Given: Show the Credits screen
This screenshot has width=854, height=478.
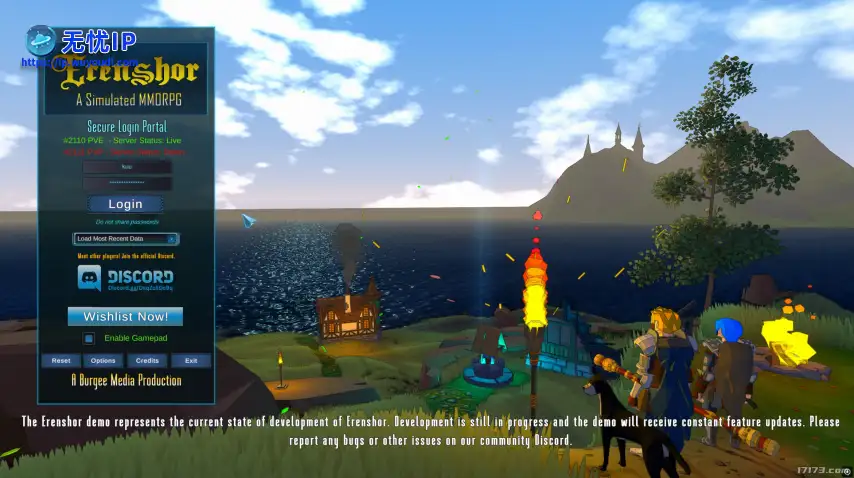Looking at the screenshot, I should coord(147,360).
